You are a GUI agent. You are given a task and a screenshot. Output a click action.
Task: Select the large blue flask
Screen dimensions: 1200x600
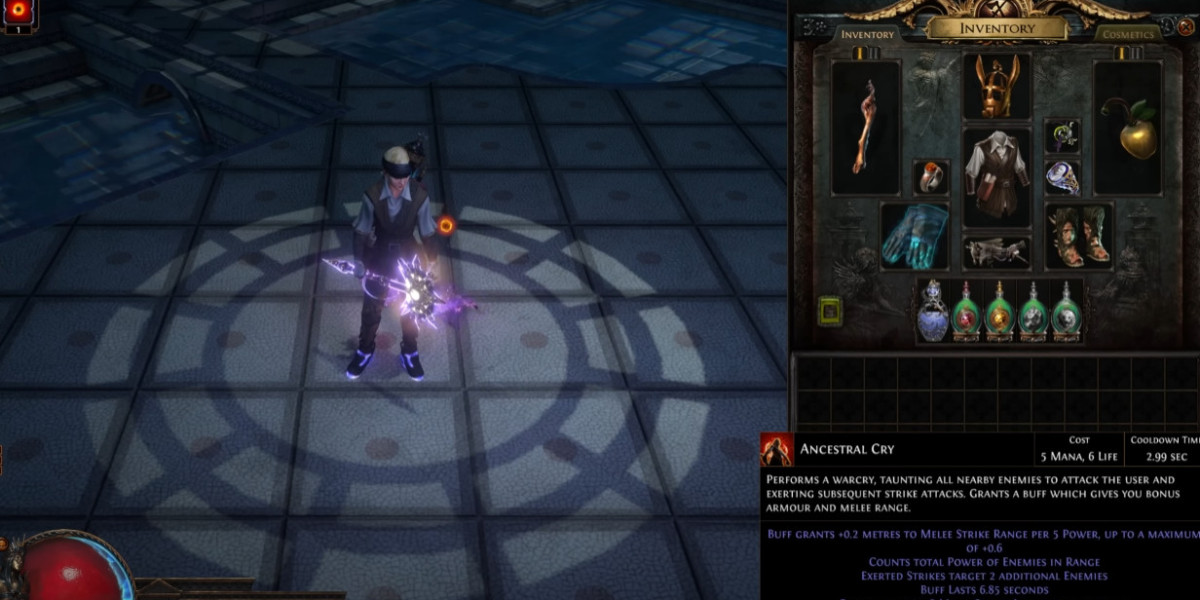coord(933,311)
